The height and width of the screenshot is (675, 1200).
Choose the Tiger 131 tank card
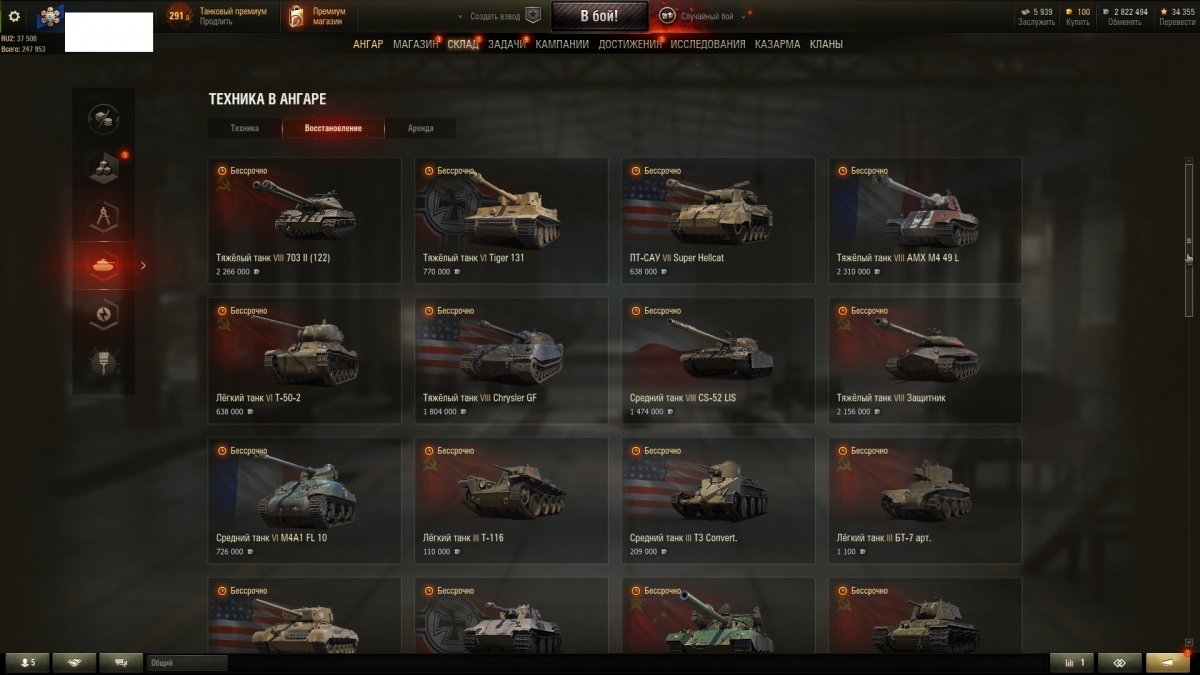[x=511, y=220]
